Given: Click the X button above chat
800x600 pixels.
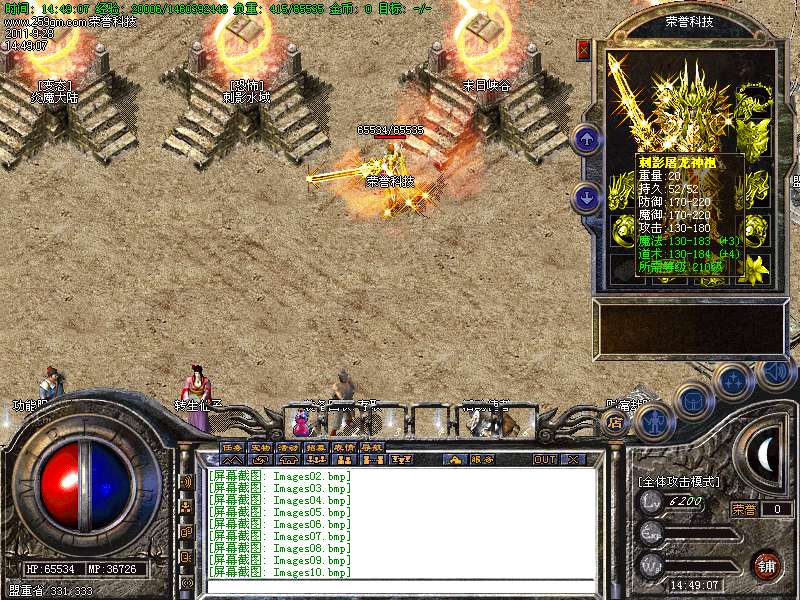Looking at the screenshot, I should tap(573, 460).
